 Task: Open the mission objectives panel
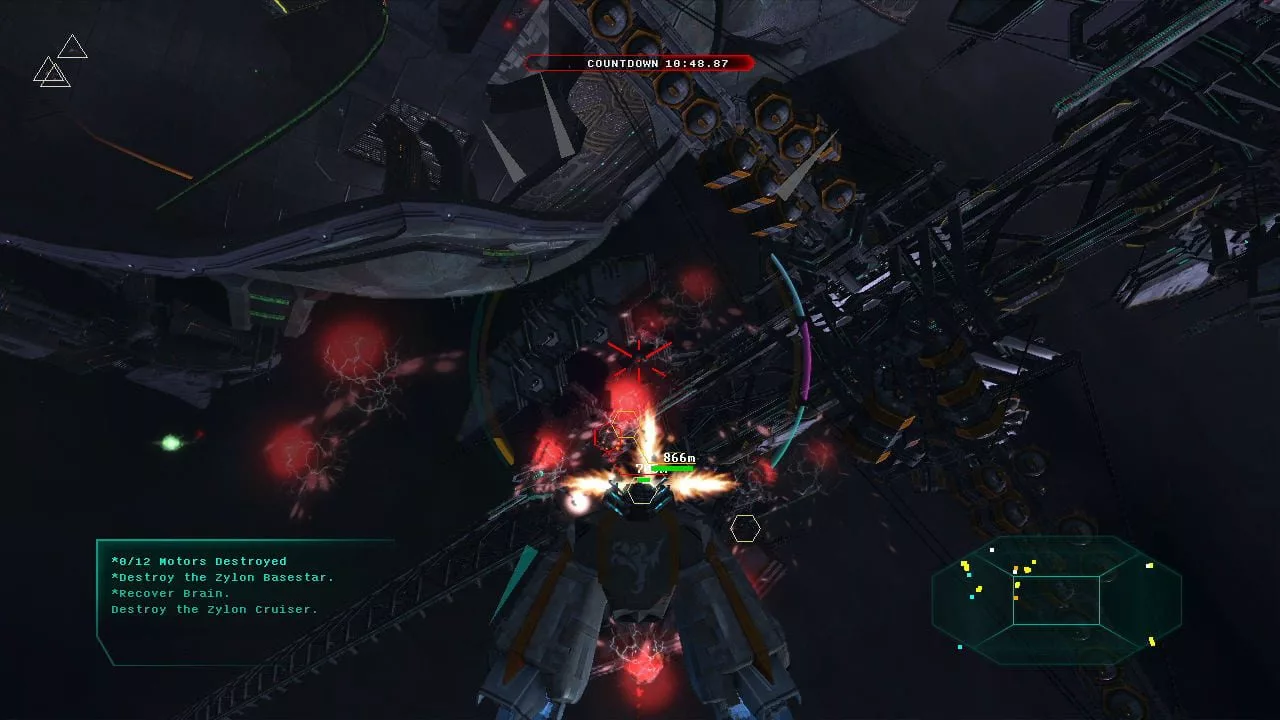[x=245, y=601]
